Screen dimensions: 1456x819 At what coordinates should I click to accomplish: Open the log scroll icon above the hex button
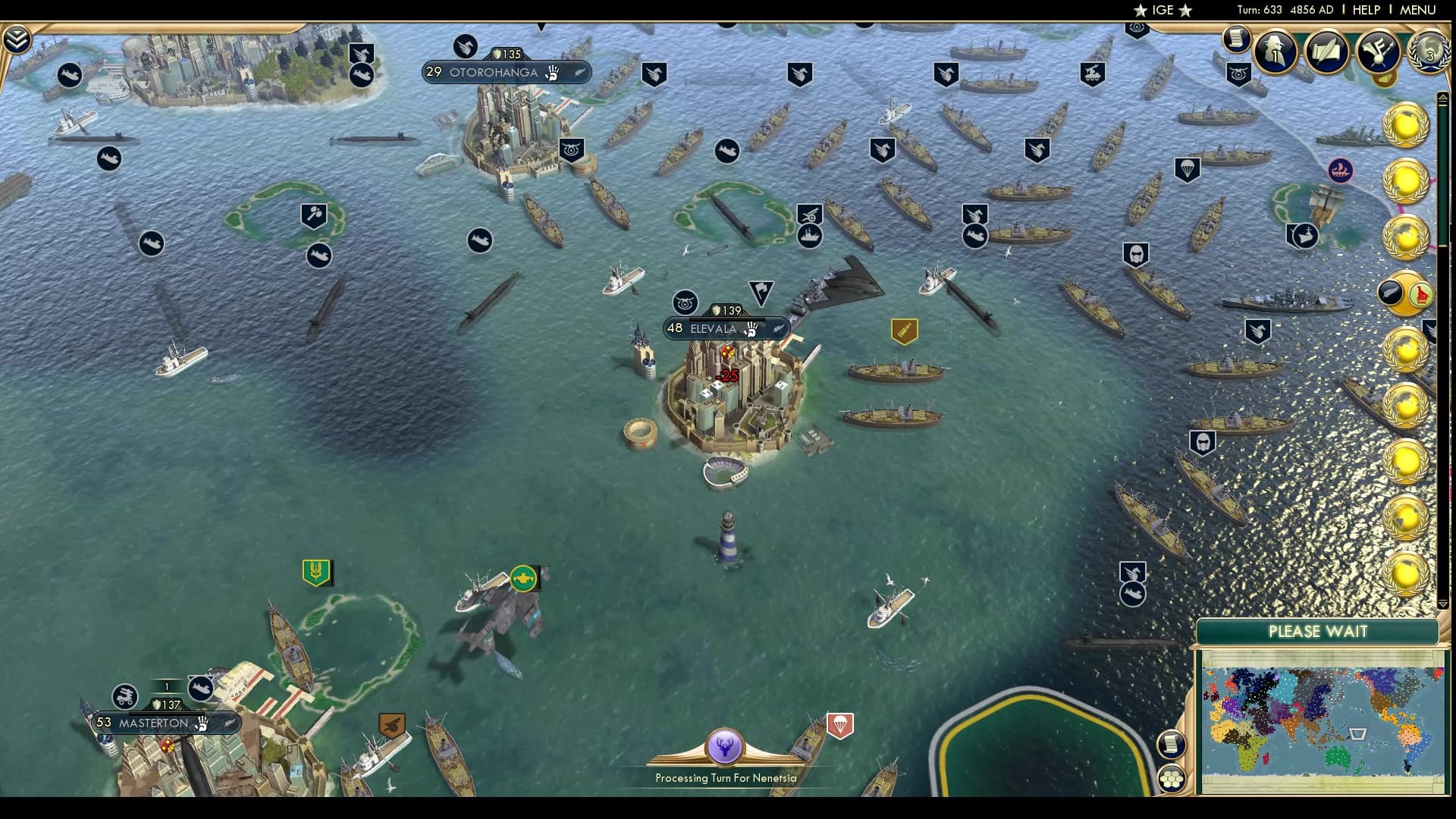1170,745
